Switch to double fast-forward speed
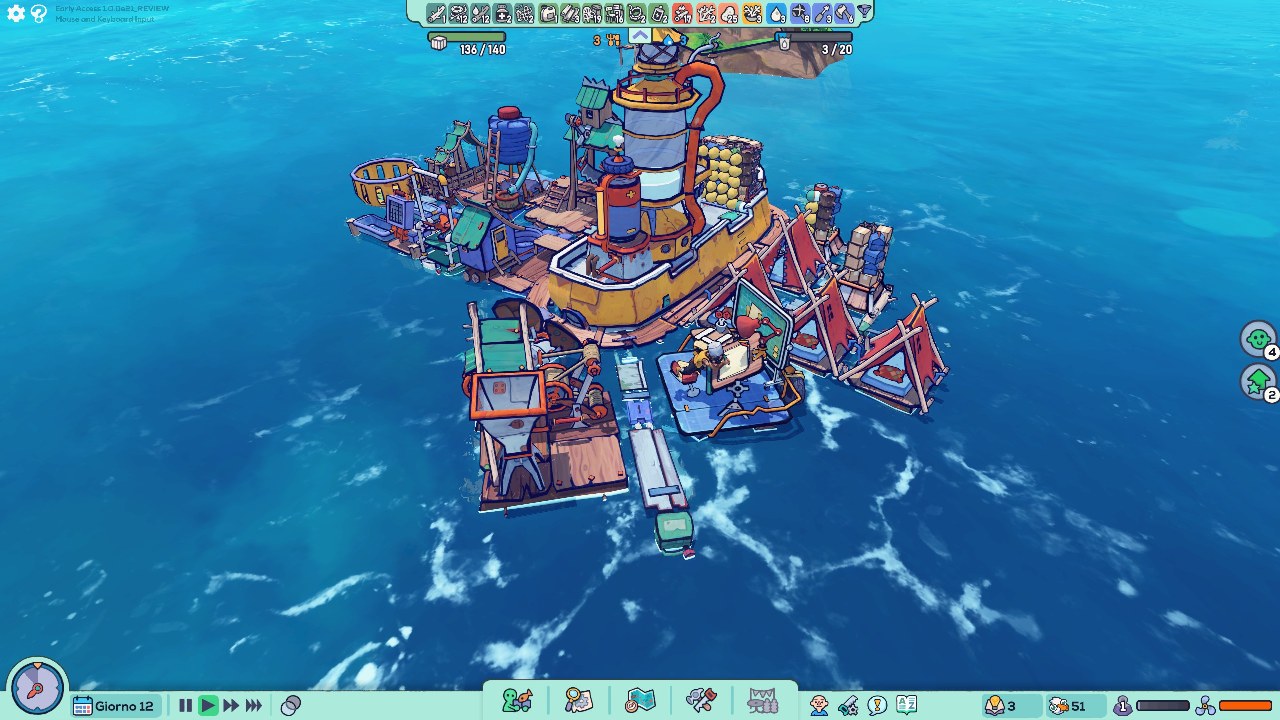 coord(231,706)
